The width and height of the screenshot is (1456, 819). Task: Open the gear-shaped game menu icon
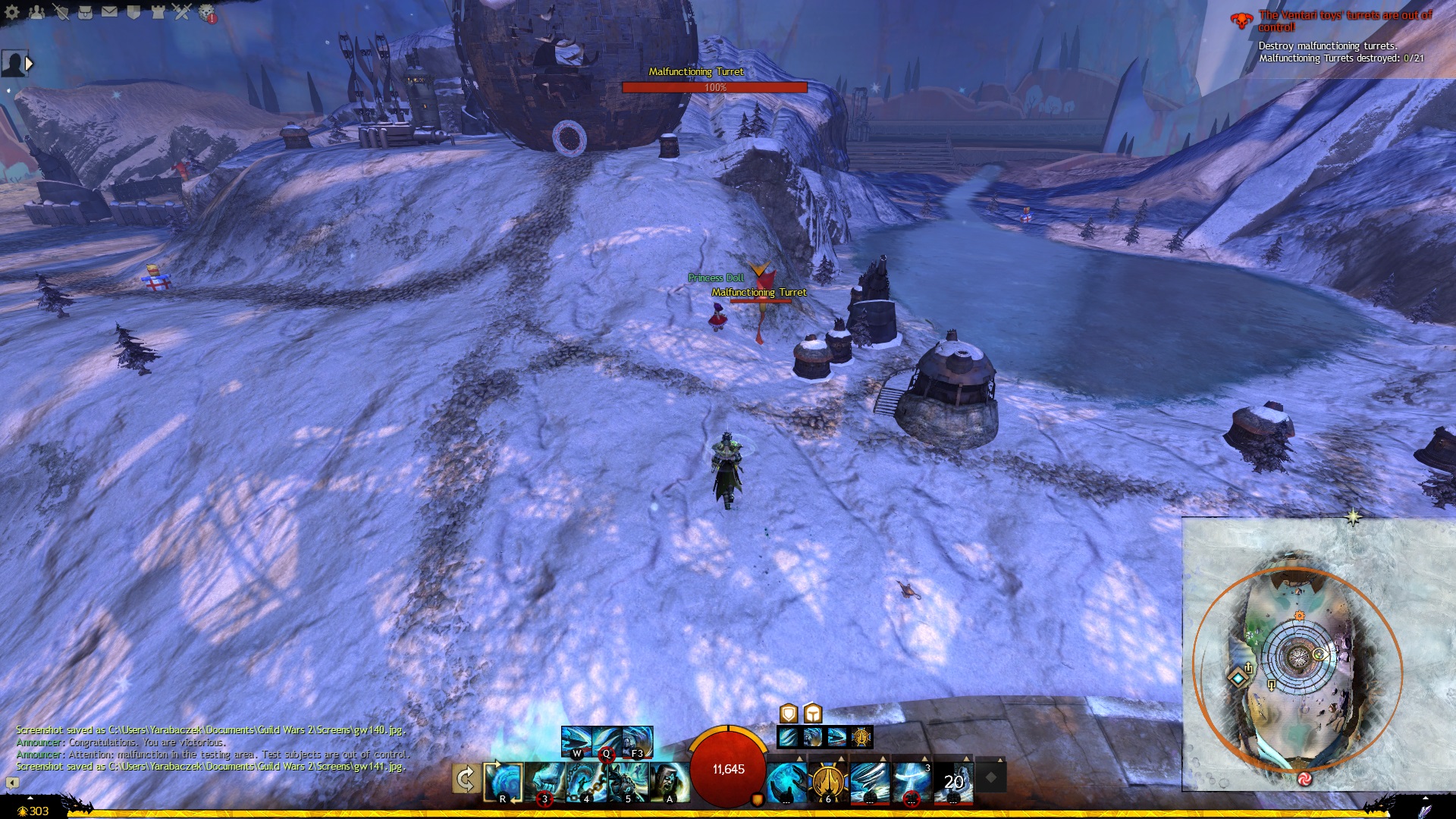(x=12, y=12)
